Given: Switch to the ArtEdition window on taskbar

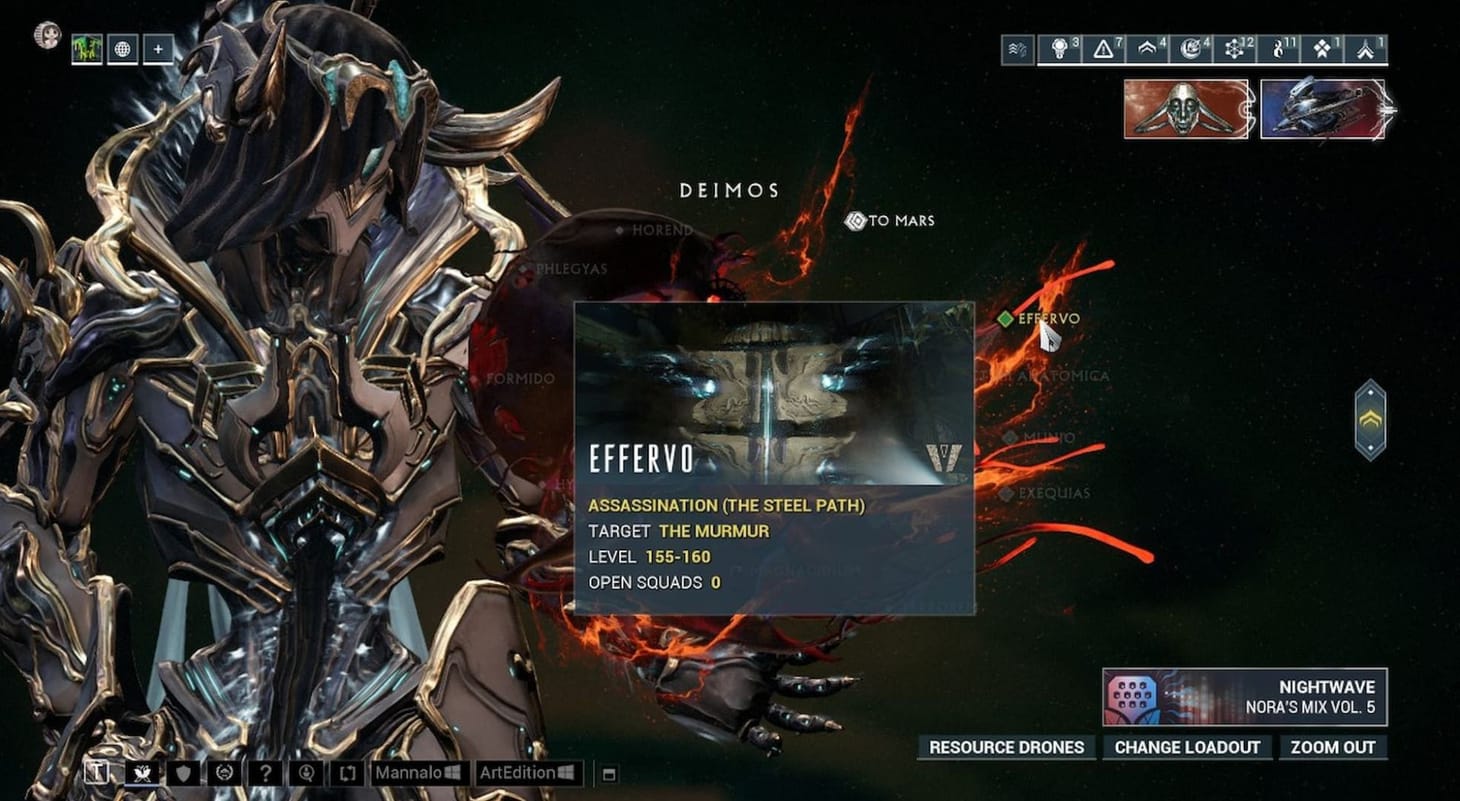Looking at the screenshot, I should click(x=527, y=772).
